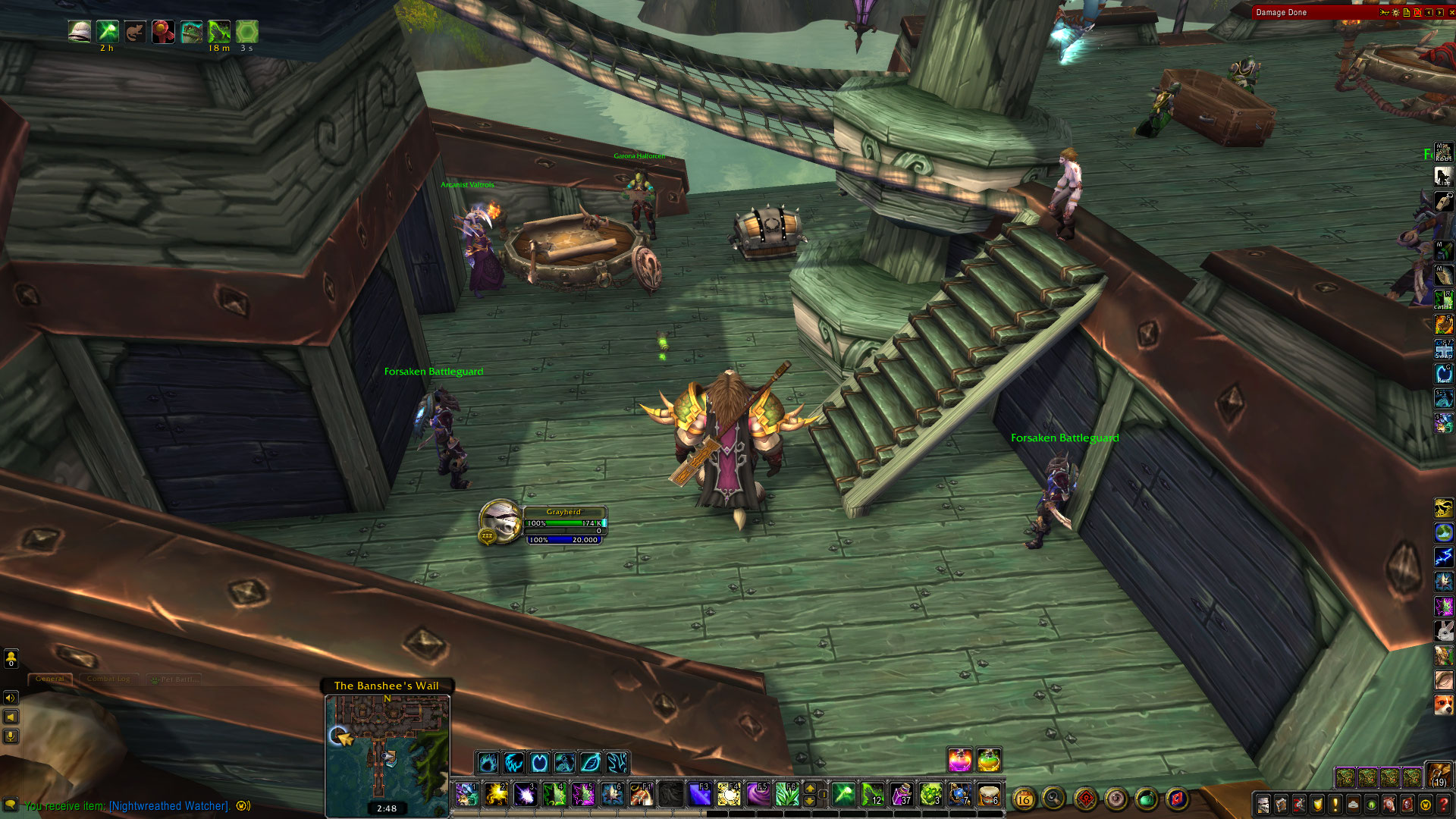Switch to the Combat Log tab
The height and width of the screenshot is (819, 1456).
108,679
